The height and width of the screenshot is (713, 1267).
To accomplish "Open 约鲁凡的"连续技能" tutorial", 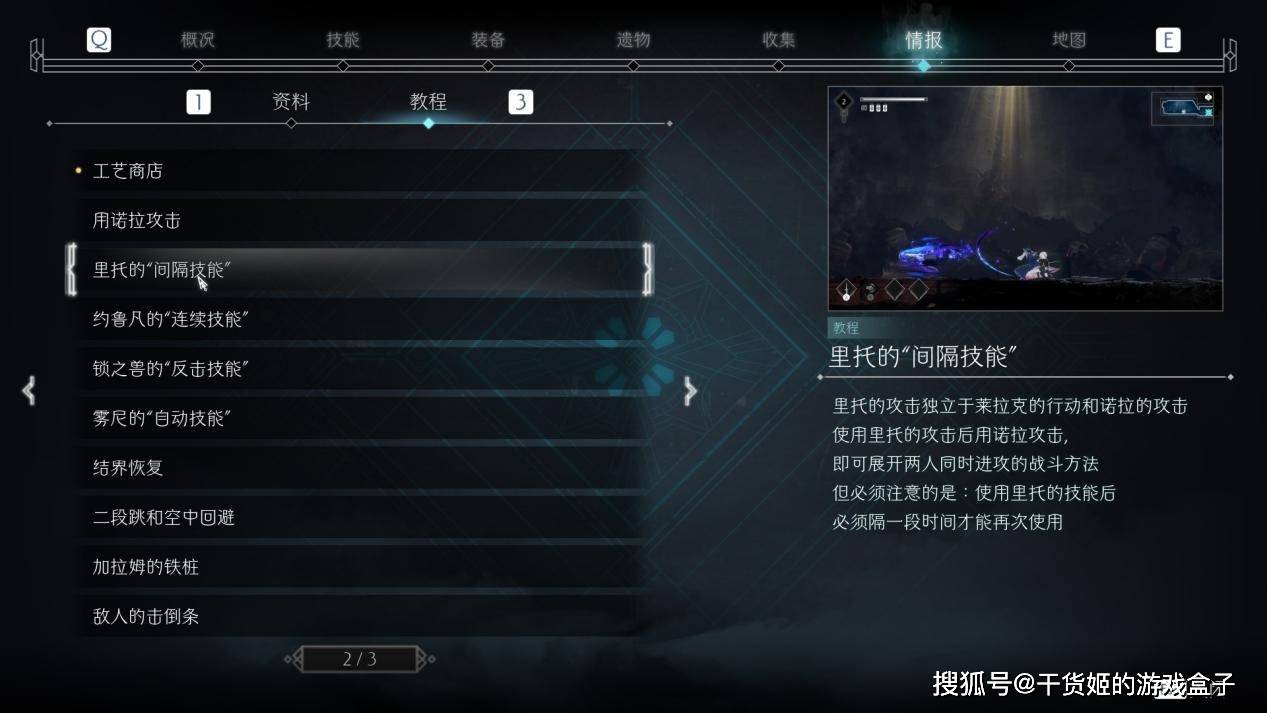I will click(360, 320).
